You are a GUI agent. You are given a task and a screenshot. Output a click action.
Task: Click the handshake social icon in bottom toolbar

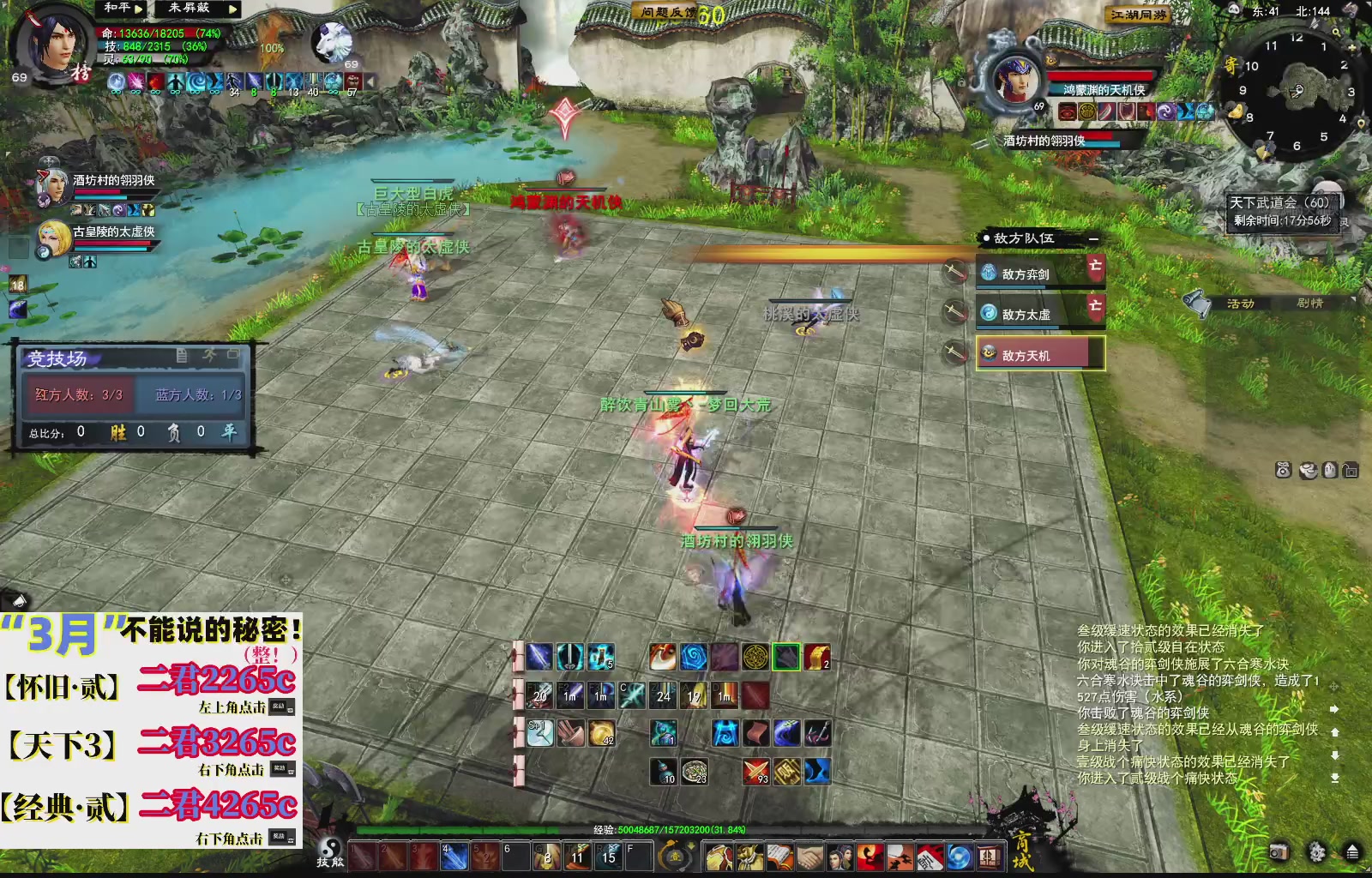coord(809,857)
